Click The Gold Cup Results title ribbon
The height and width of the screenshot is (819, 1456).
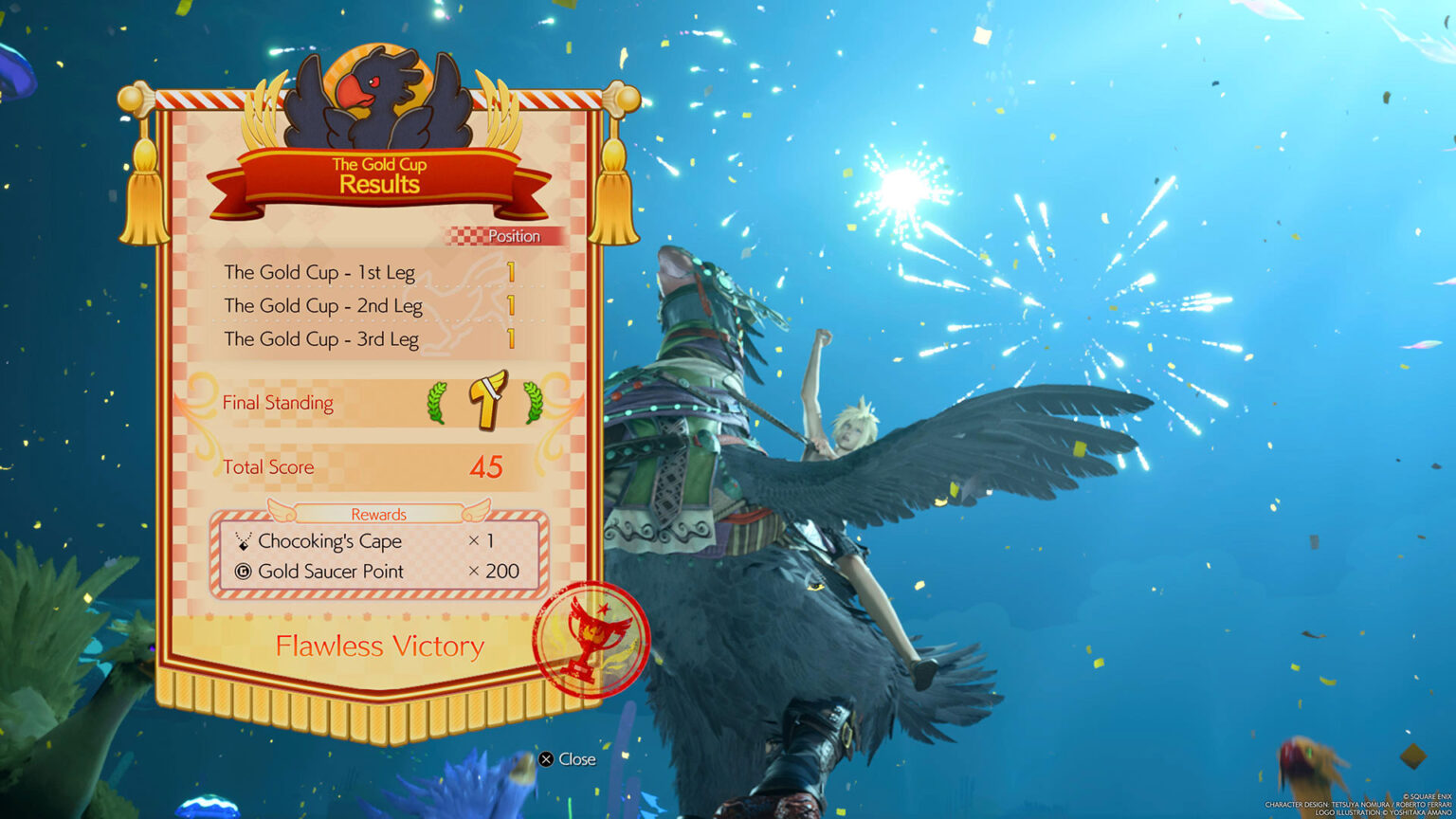click(x=379, y=175)
